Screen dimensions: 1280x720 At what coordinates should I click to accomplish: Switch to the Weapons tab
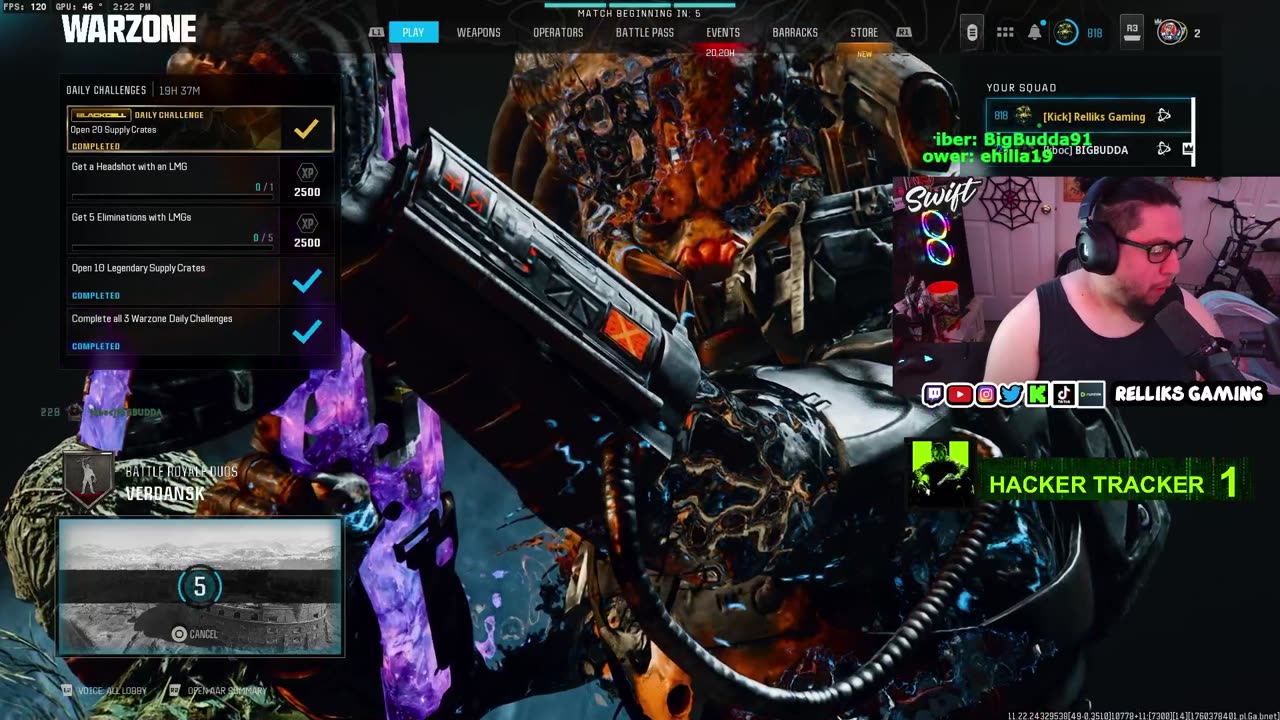478,33
